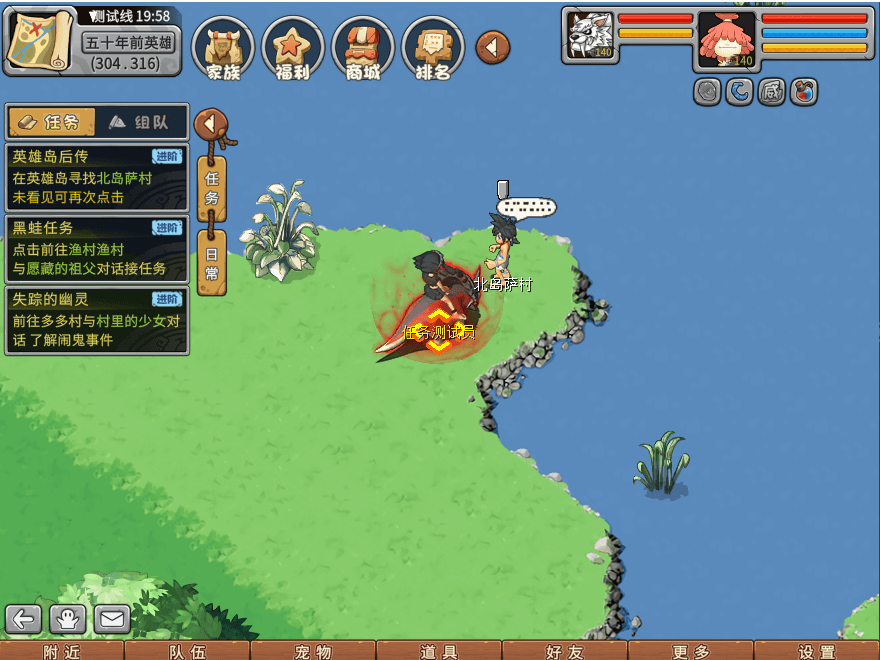Open the 福利 (Welfare) rewards menu
Image resolution: width=880 pixels, height=660 pixels.
(292, 48)
